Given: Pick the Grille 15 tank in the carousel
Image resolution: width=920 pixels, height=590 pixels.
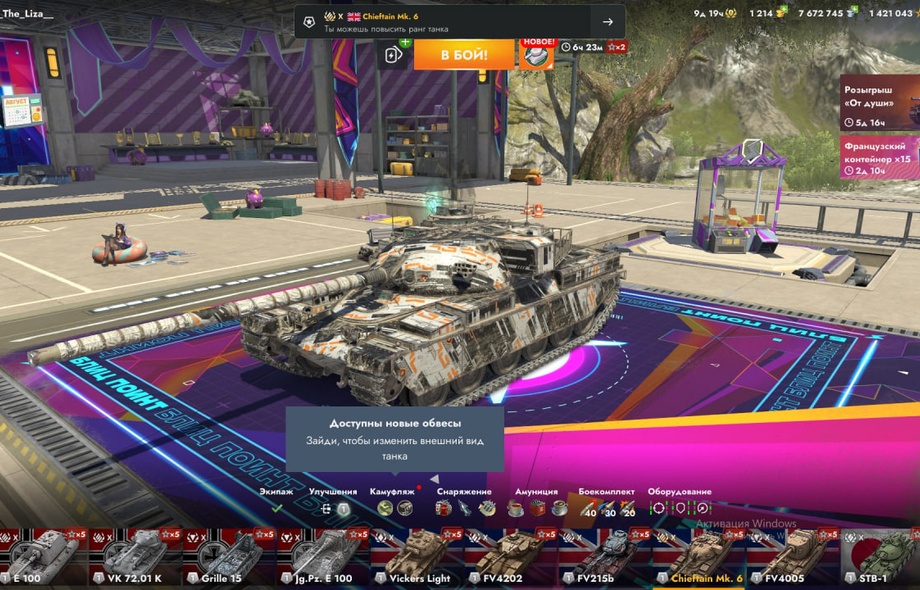Looking at the screenshot, I should (227, 556).
